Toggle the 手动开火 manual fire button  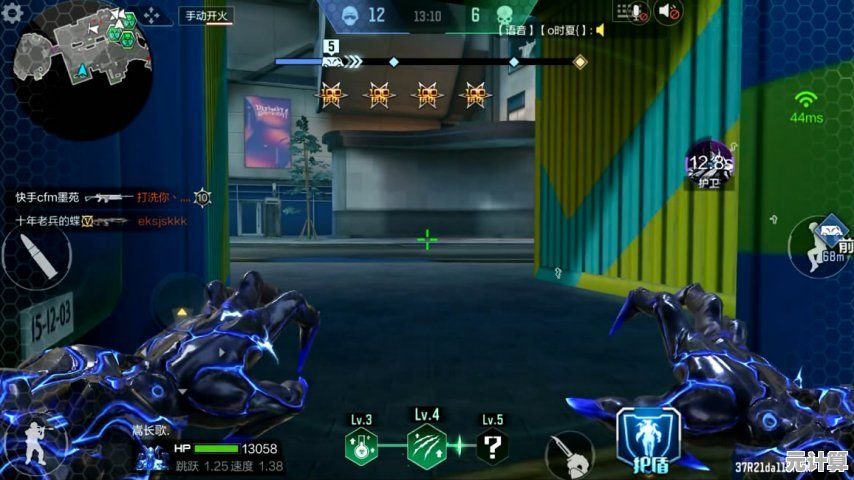point(205,15)
